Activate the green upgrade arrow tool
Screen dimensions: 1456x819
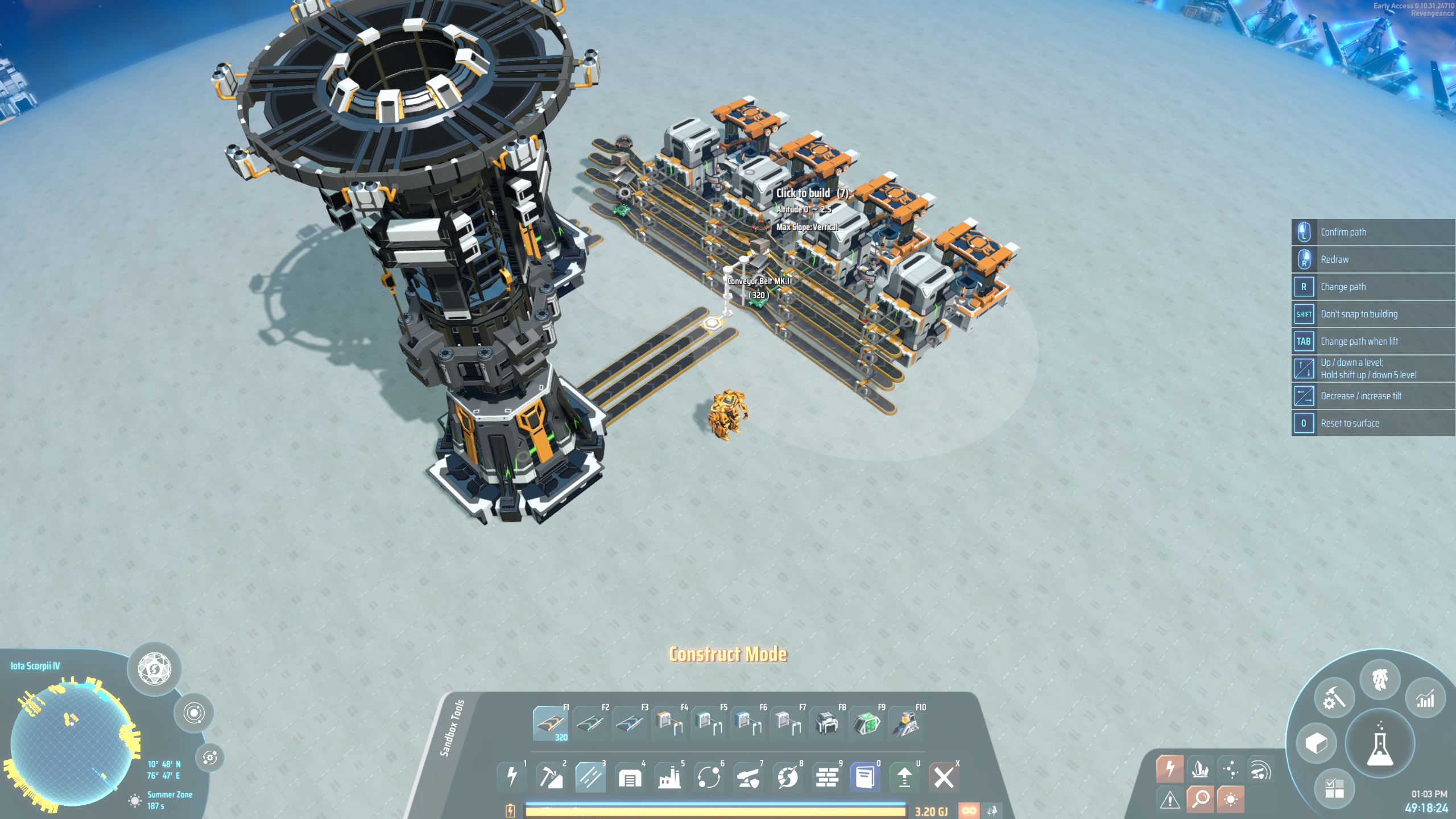pyautogui.click(x=904, y=777)
